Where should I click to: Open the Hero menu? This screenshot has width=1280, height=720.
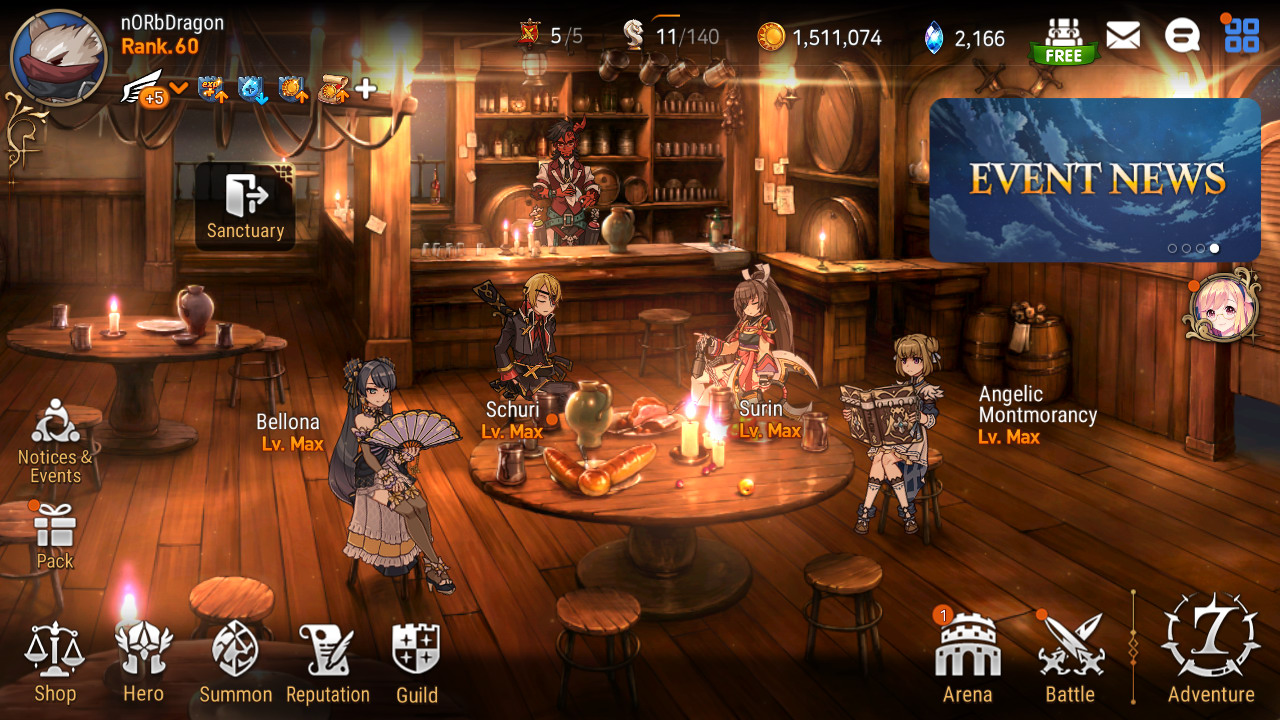coord(143,662)
